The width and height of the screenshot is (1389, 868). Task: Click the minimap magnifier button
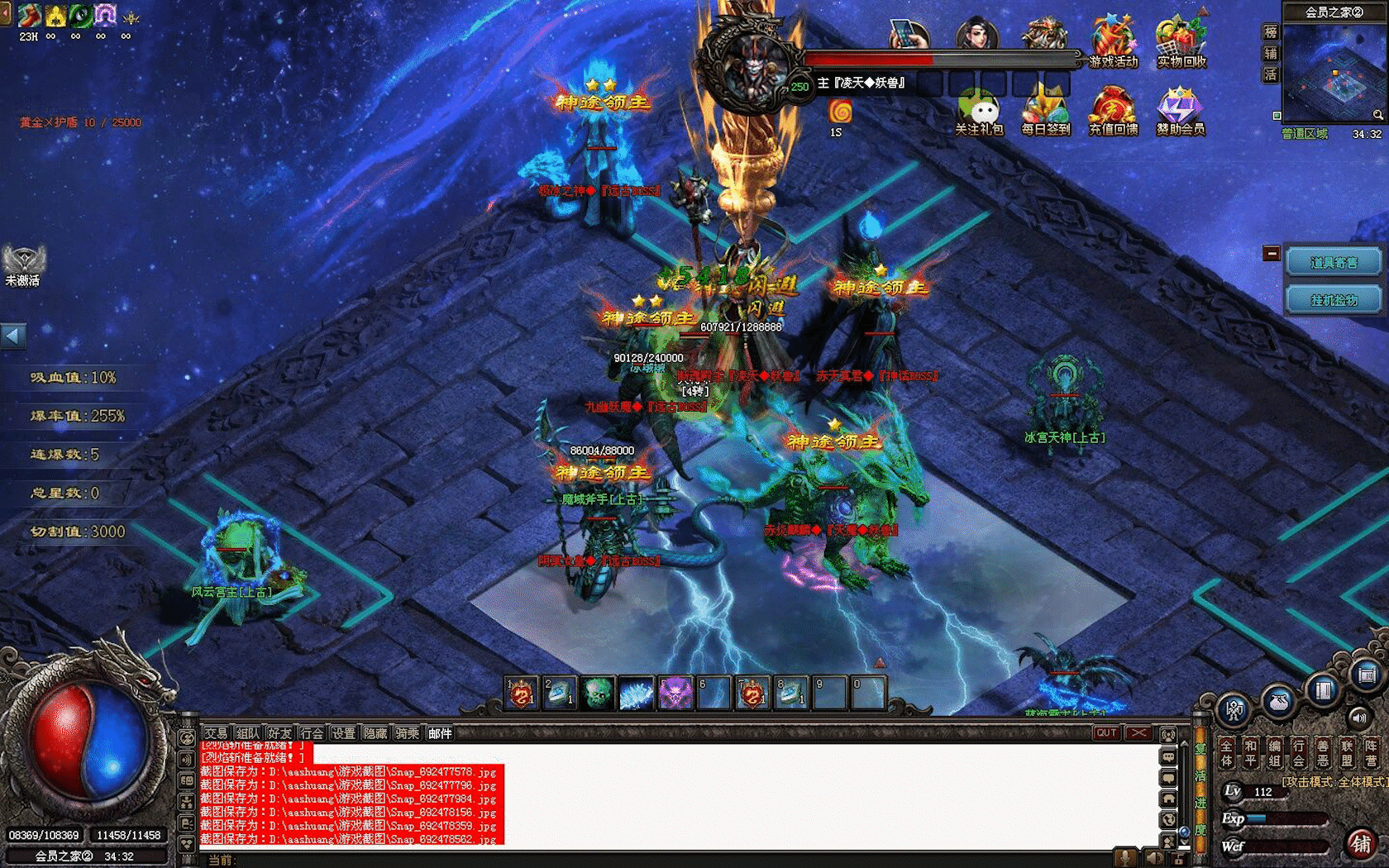click(x=1377, y=115)
